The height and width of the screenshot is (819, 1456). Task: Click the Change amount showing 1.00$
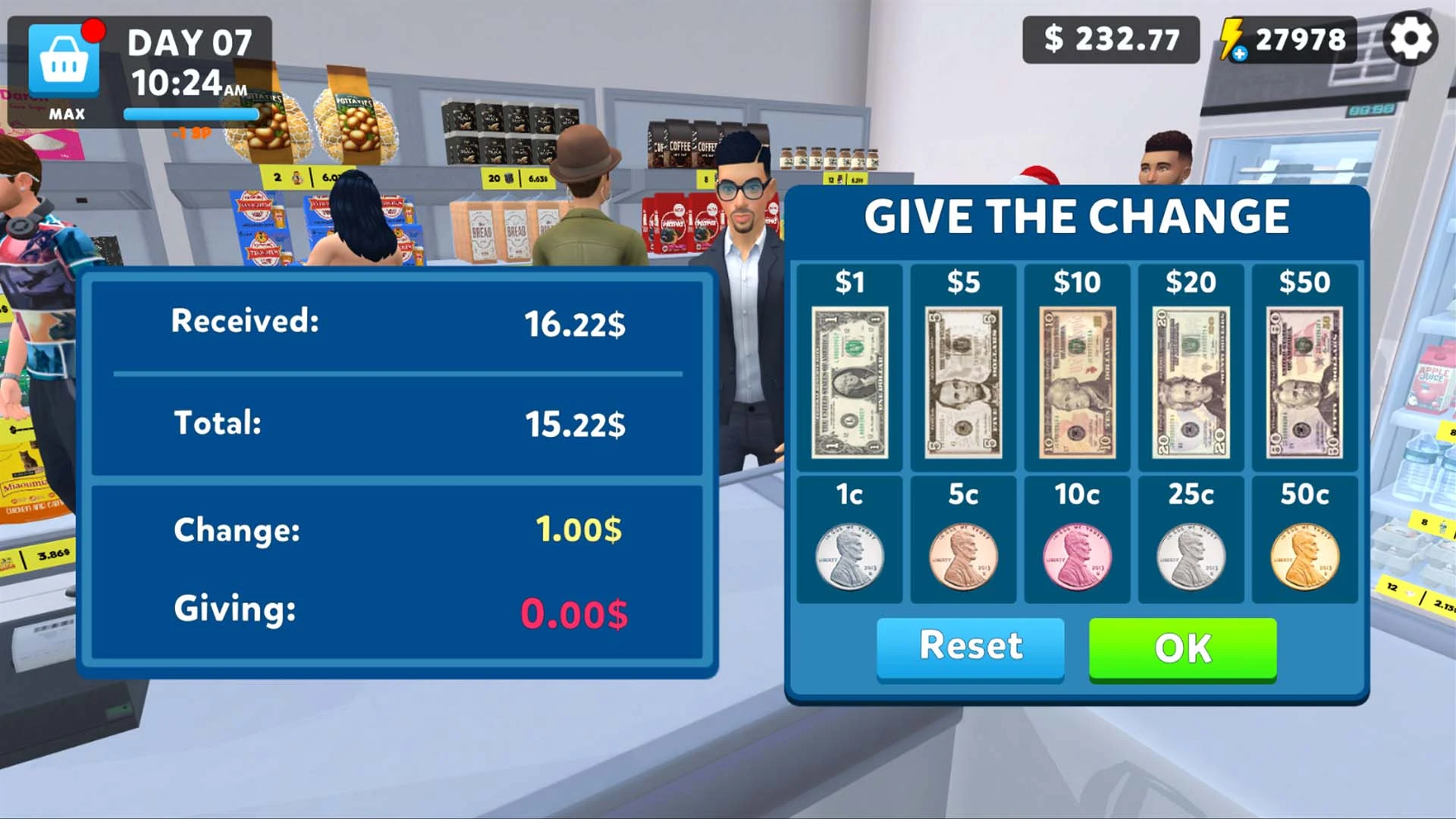[579, 529]
